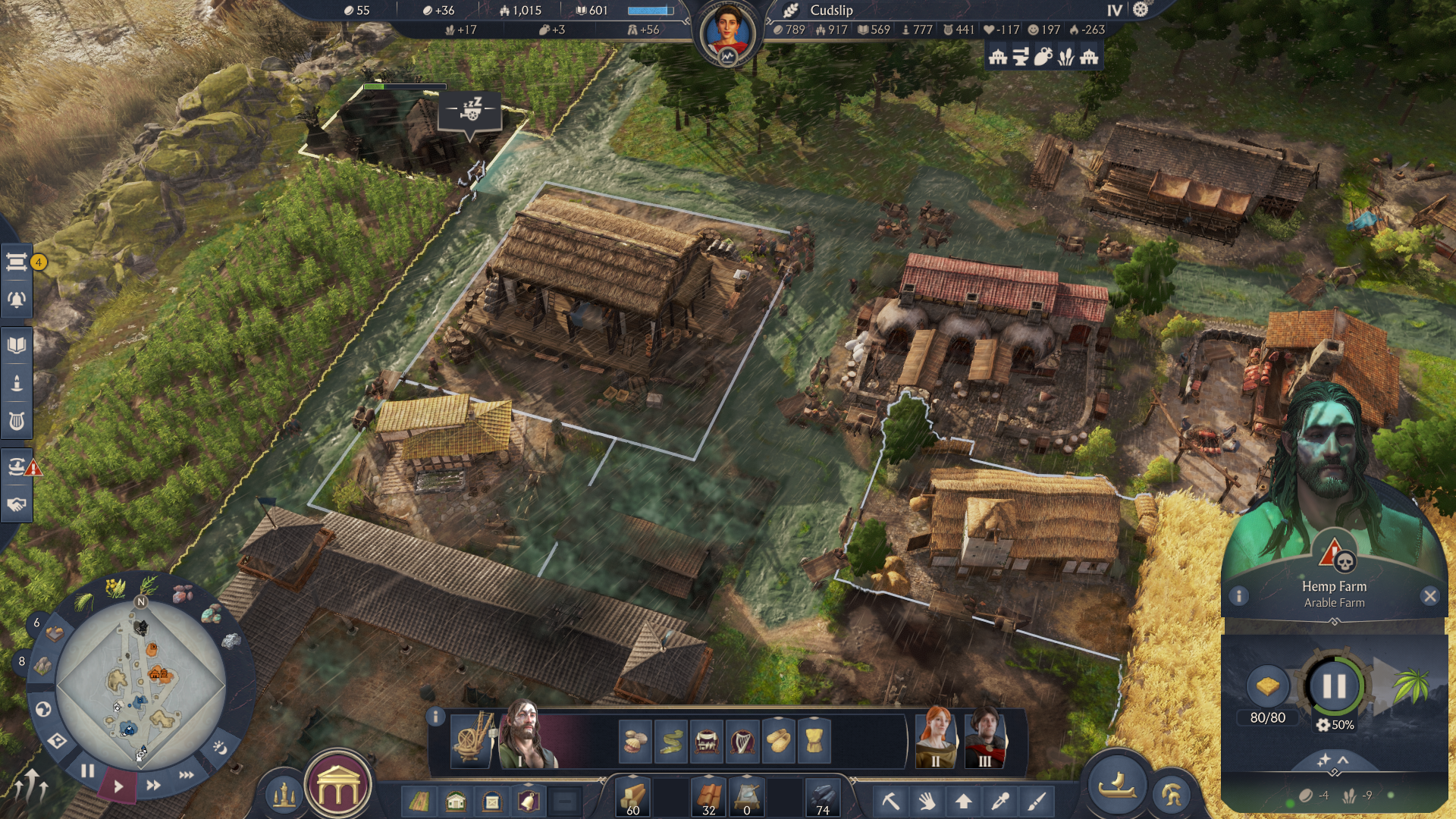The image size is (1456, 819).
Task: Select the upgrade arrow tool
Action: [963, 800]
